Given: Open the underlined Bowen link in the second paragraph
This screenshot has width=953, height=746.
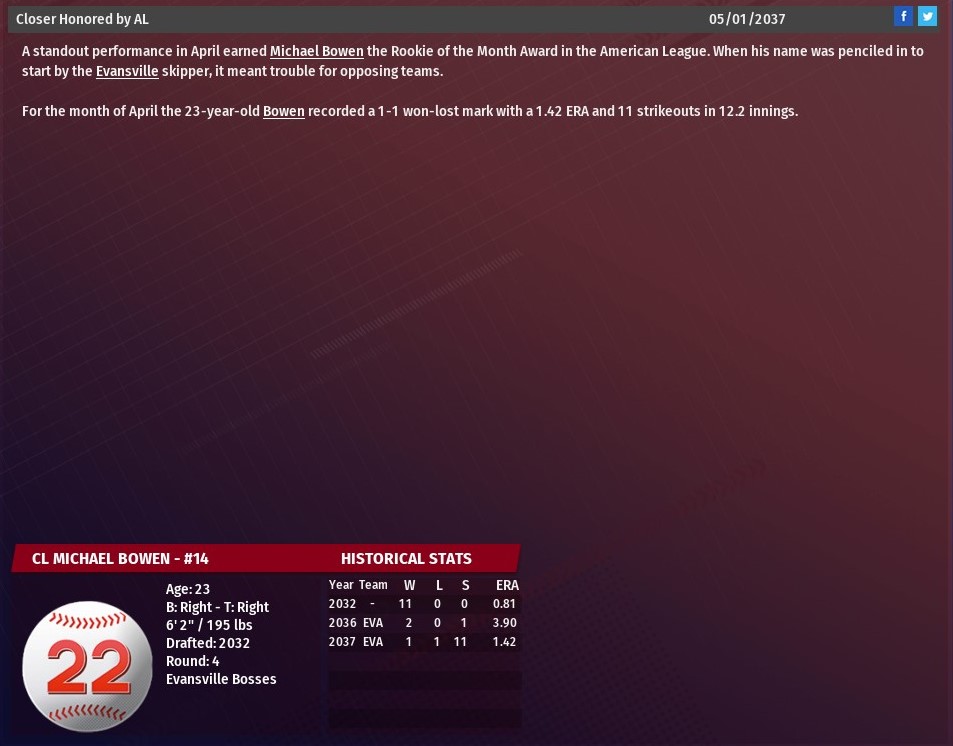Looking at the screenshot, I should pos(283,111).
